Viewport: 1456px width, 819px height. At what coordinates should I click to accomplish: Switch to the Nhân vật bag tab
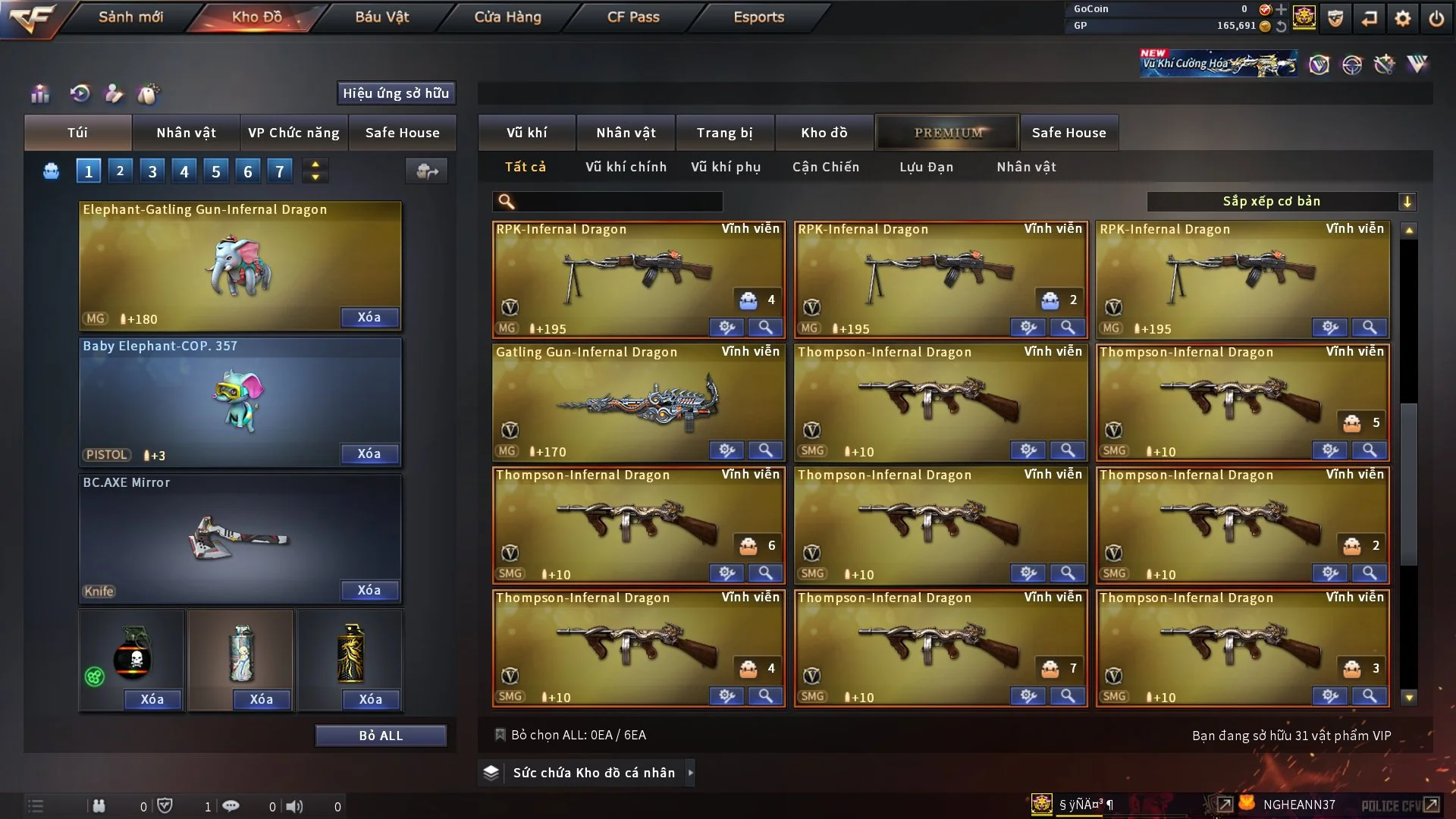[186, 133]
